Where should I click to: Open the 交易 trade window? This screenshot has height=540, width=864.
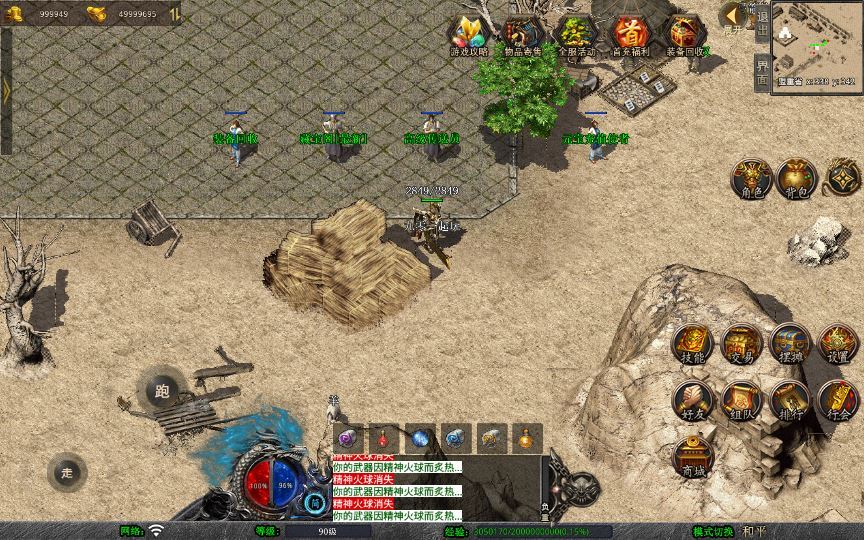(x=741, y=344)
